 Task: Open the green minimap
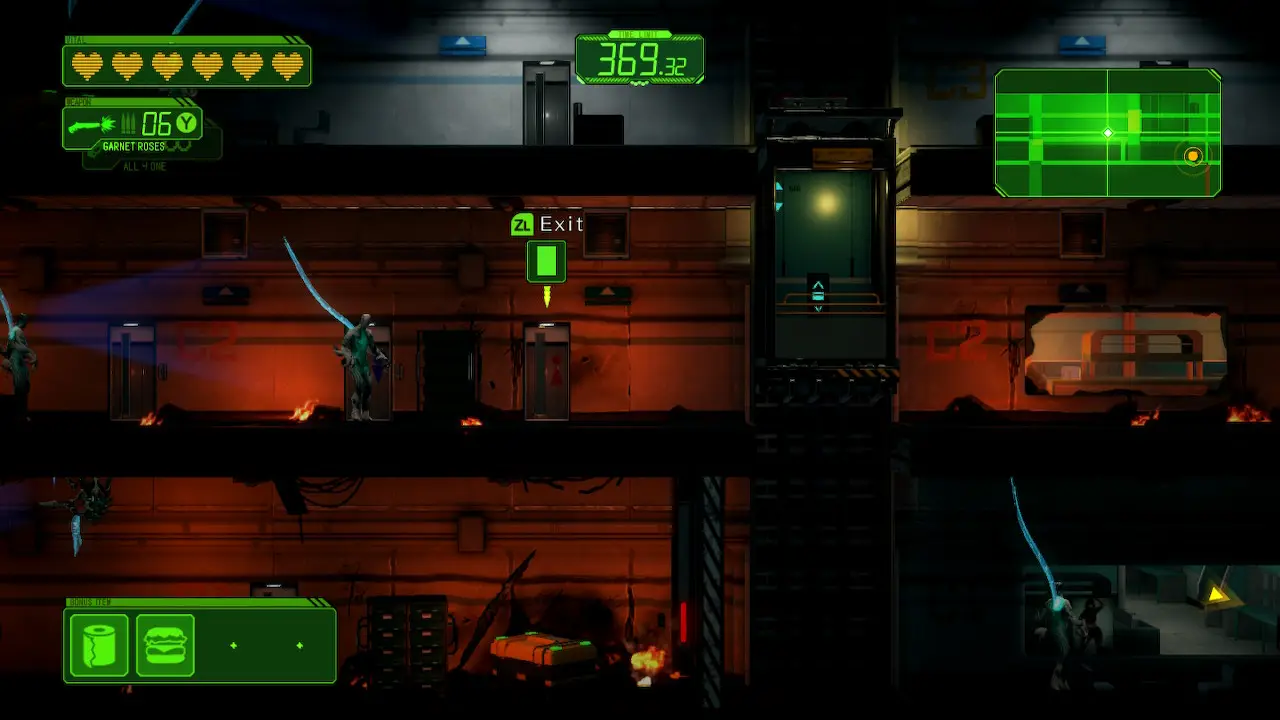1107,133
